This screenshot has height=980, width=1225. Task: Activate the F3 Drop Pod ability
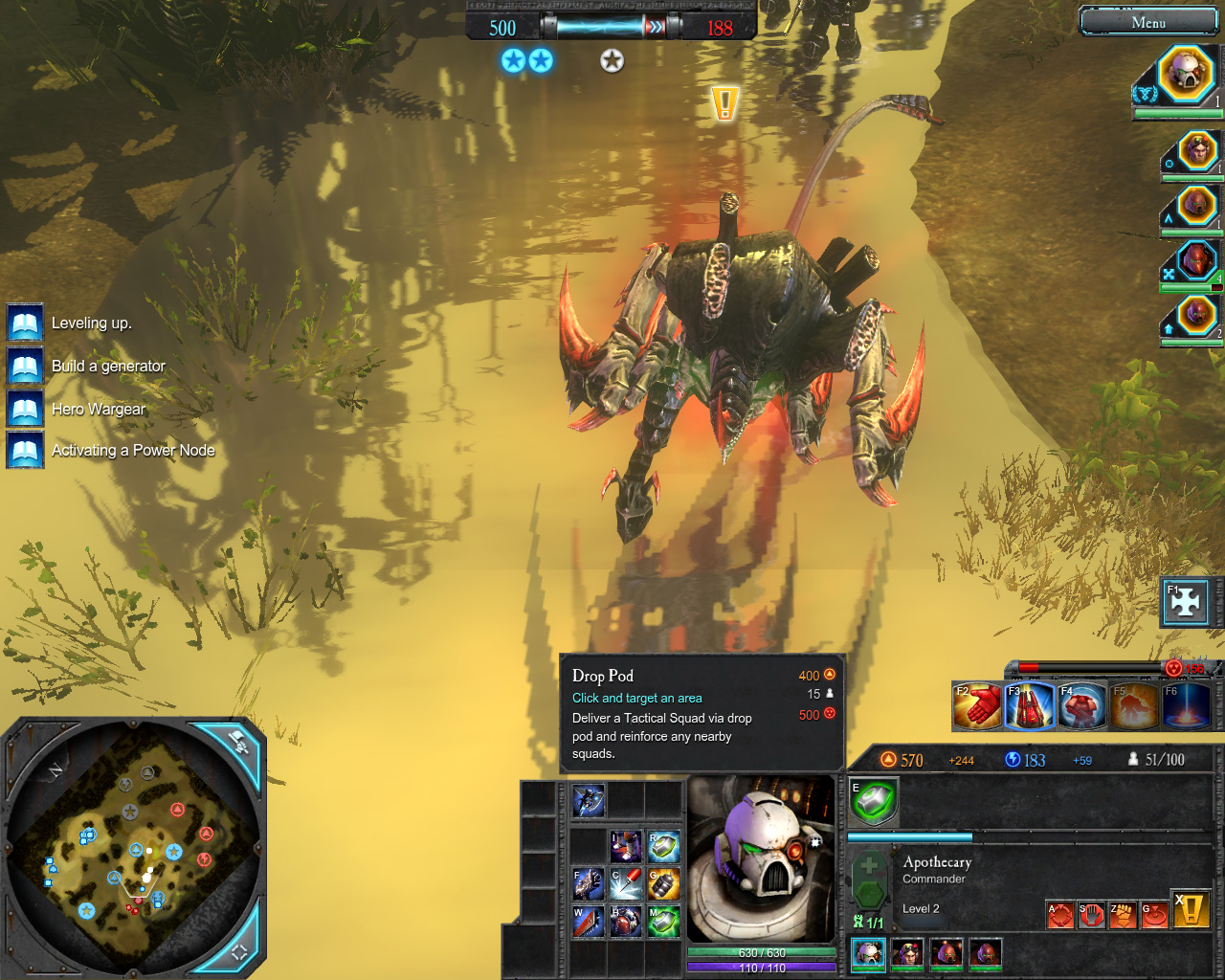(1029, 706)
